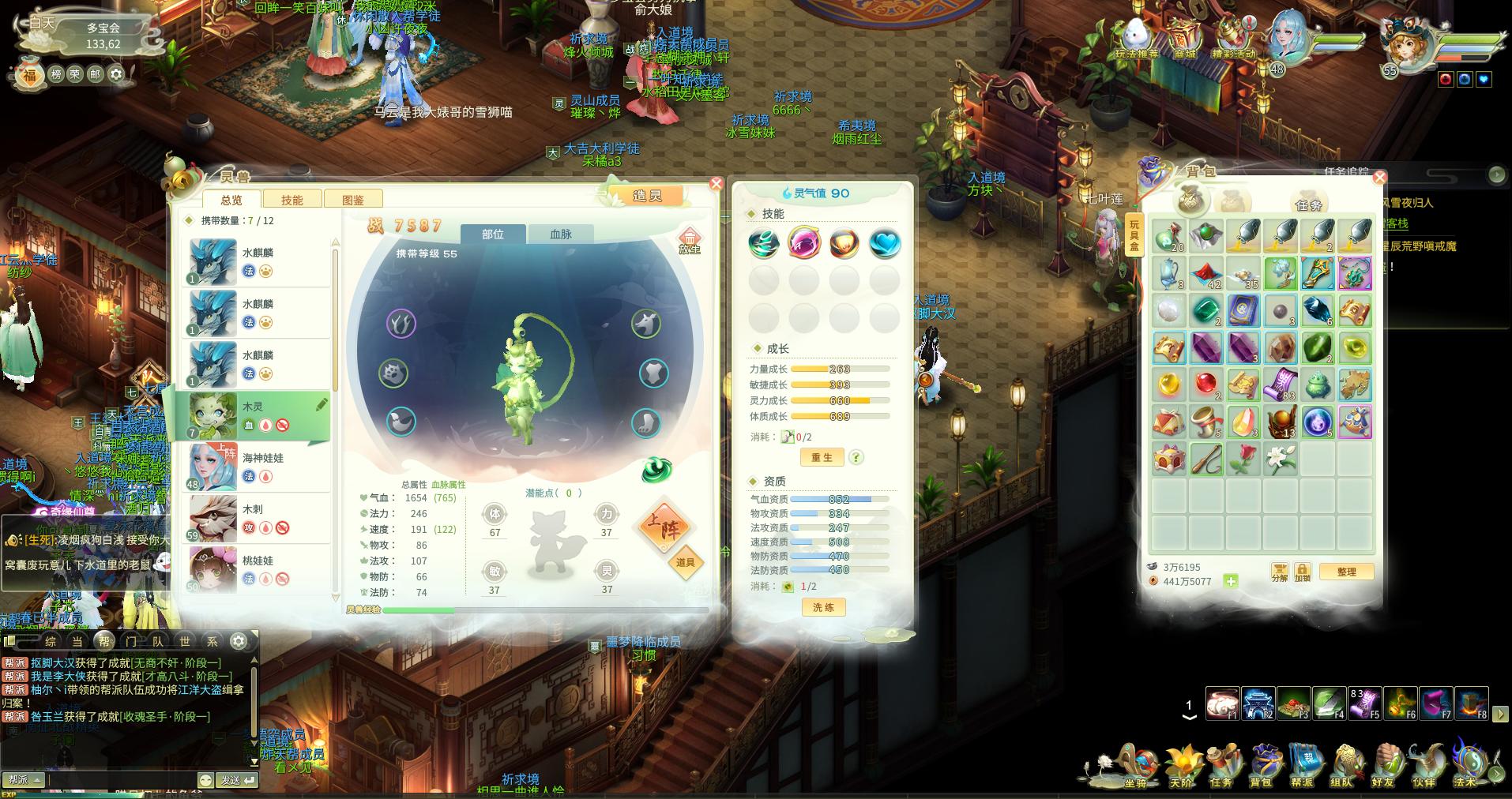
Task: Switch to the 血脉 bloodline tab
Action: (560, 234)
